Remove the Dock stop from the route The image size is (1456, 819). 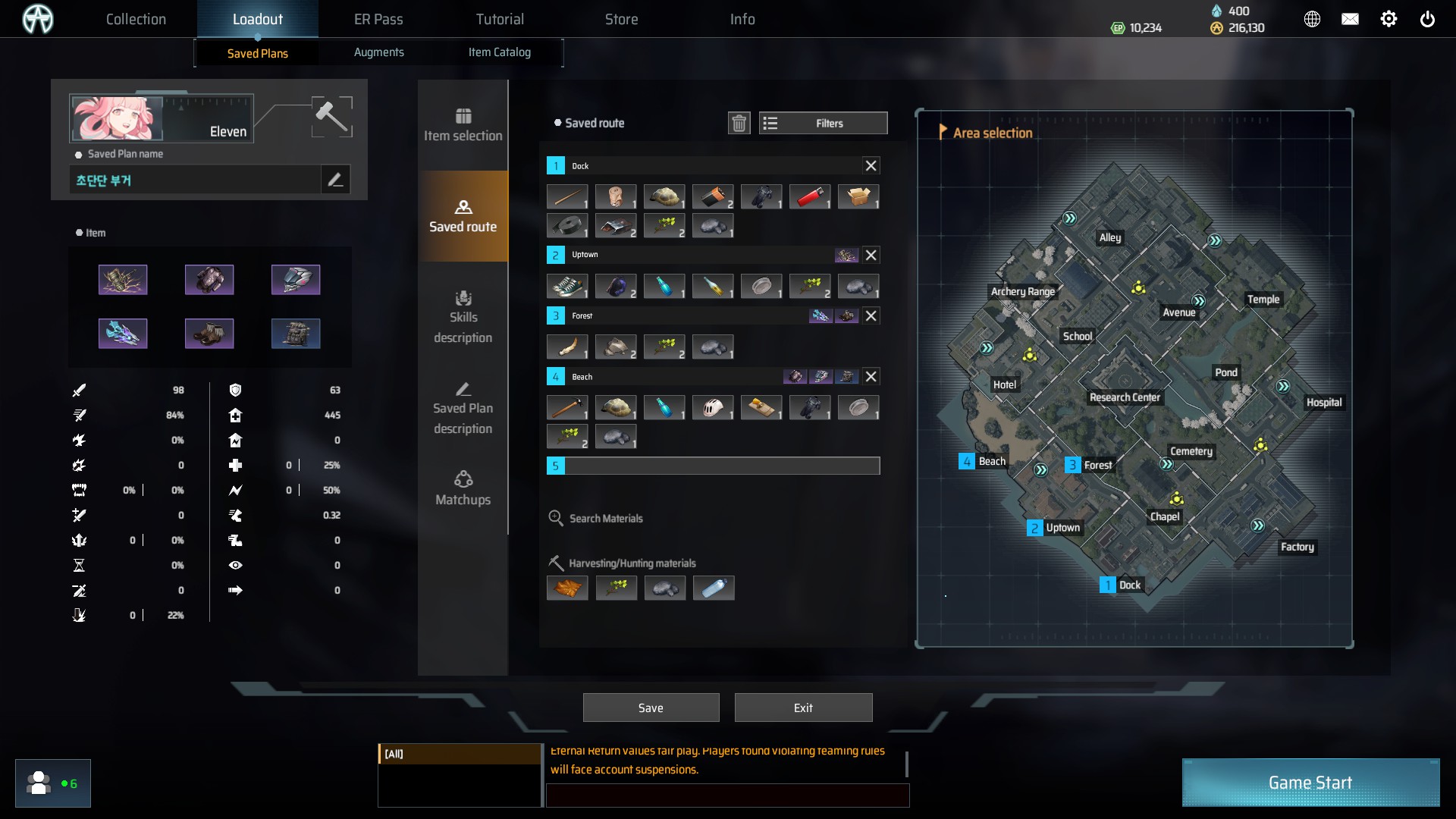point(871,165)
